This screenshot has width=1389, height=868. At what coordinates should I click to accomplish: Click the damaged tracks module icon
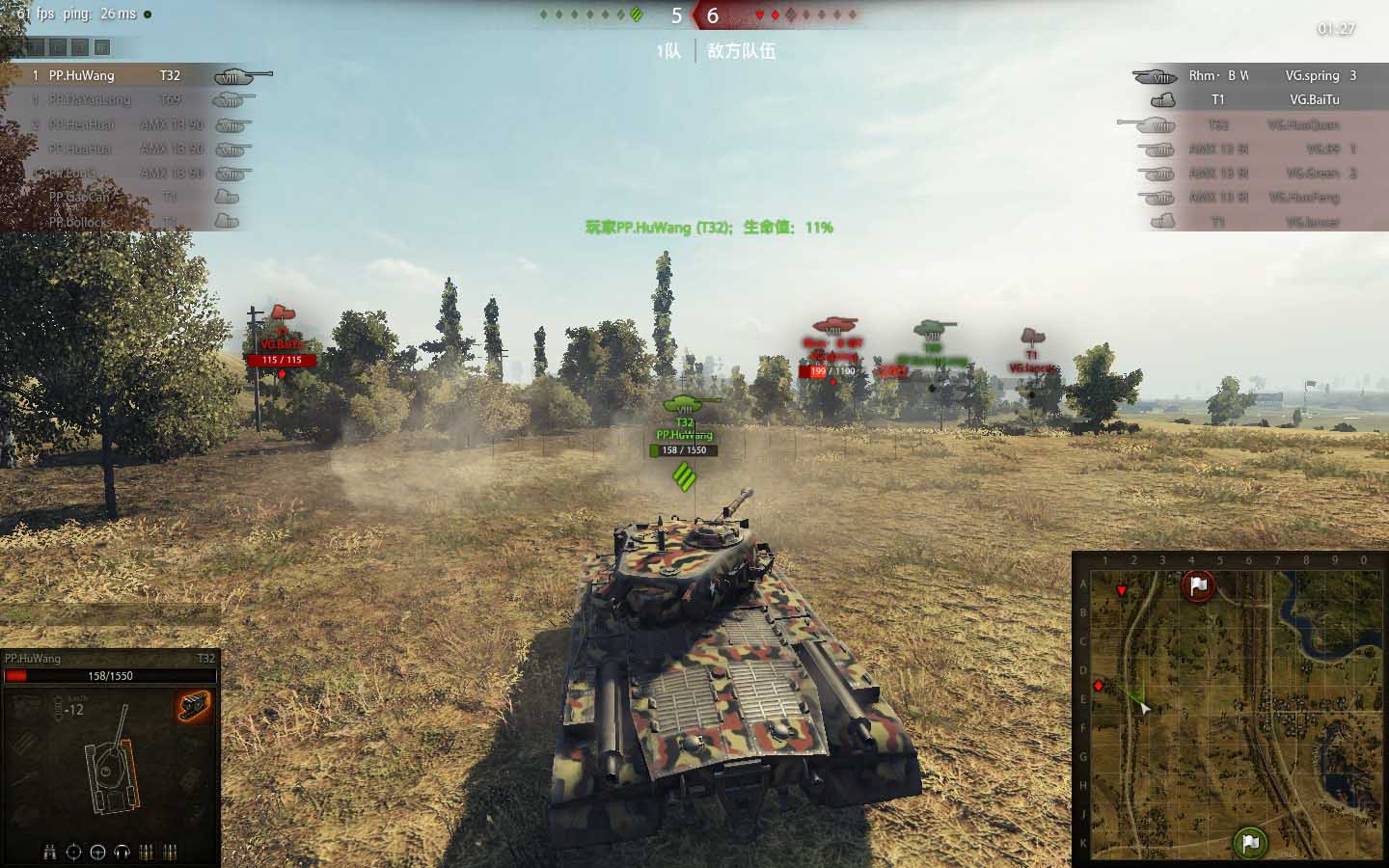[x=194, y=706]
